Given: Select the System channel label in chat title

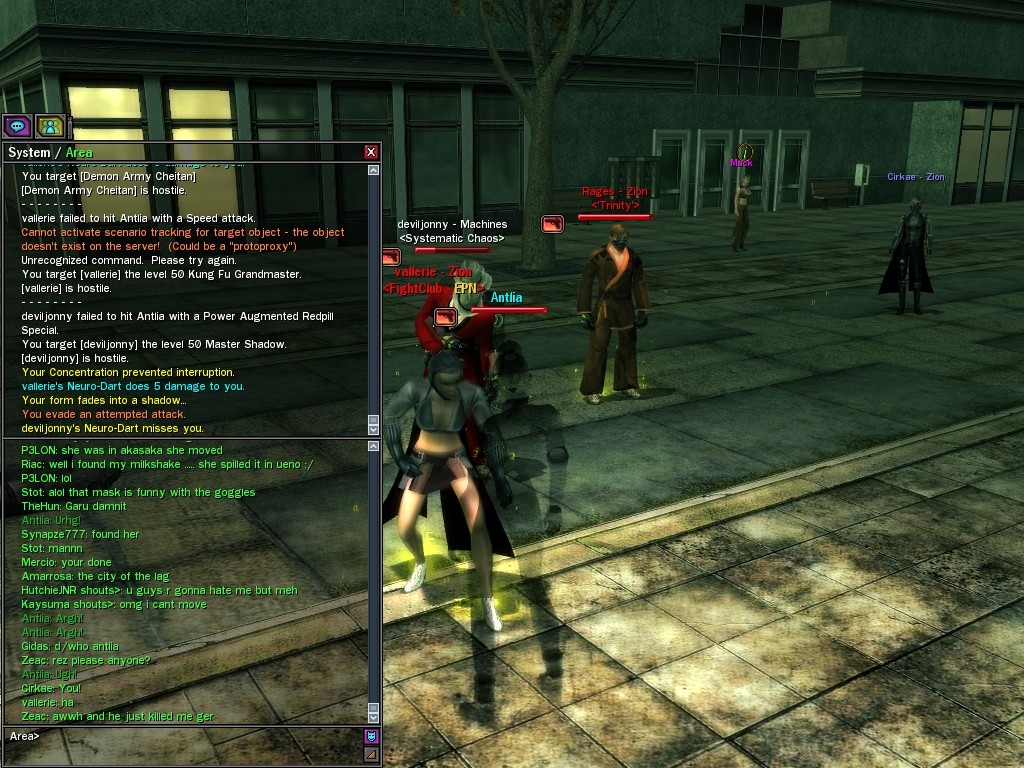Looking at the screenshot, I should coord(28,152).
